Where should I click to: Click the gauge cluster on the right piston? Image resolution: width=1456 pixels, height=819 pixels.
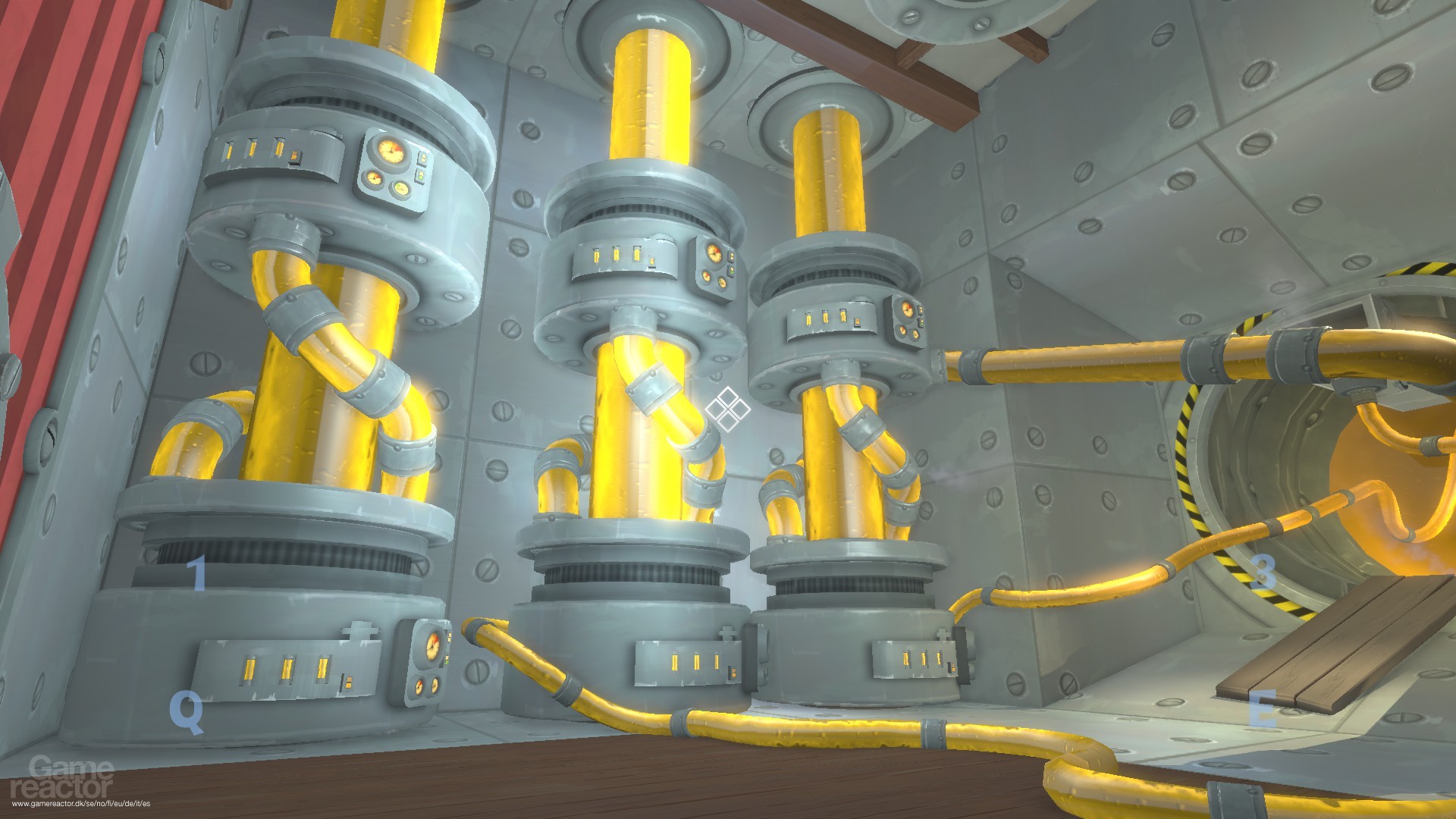pos(907,318)
